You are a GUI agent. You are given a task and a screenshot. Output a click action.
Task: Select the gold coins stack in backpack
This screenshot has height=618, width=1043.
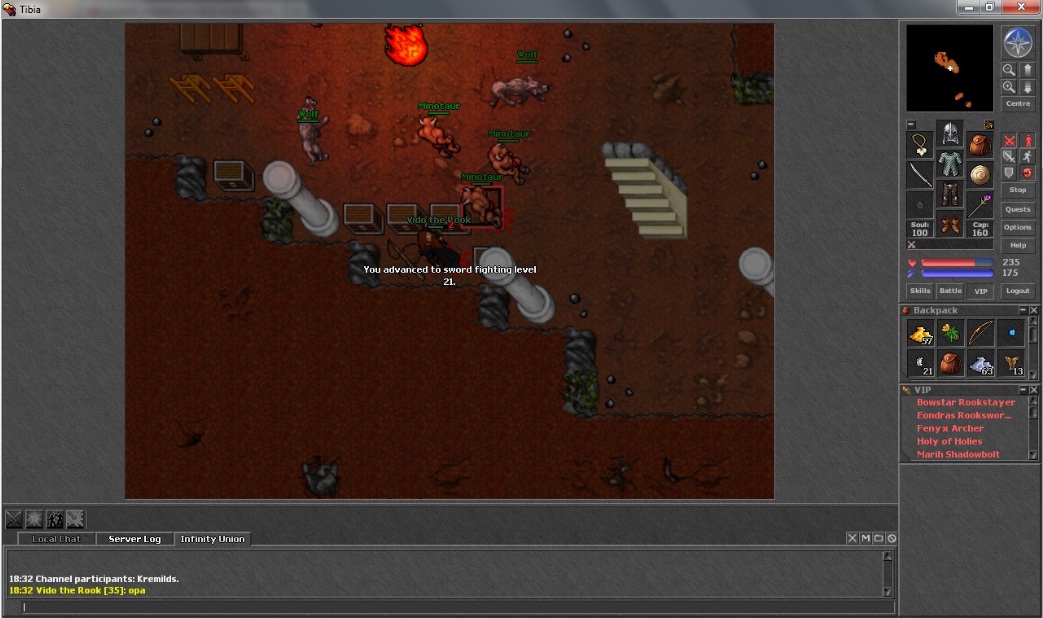point(921,334)
